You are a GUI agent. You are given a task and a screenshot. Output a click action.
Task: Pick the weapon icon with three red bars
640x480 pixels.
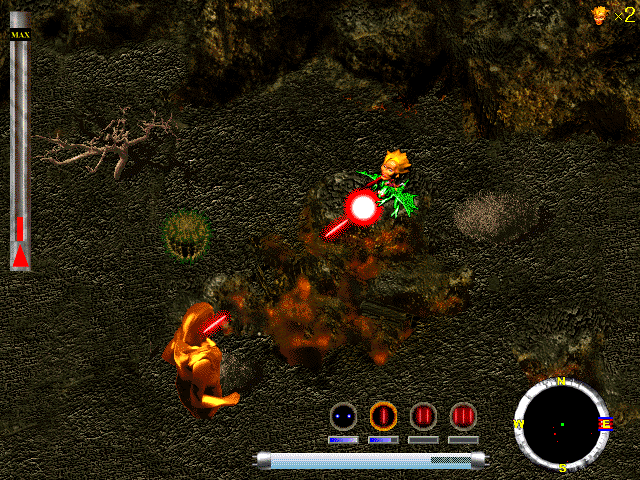463,415
